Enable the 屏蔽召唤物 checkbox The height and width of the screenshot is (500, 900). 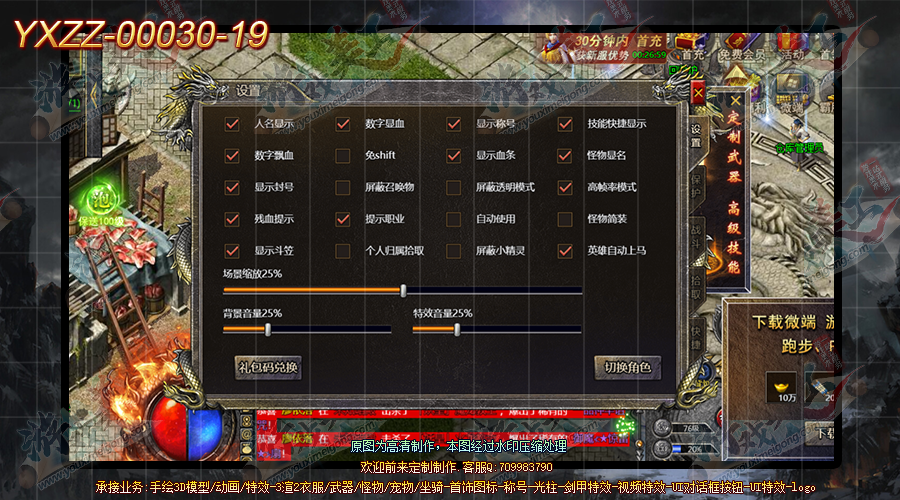point(343,187)
